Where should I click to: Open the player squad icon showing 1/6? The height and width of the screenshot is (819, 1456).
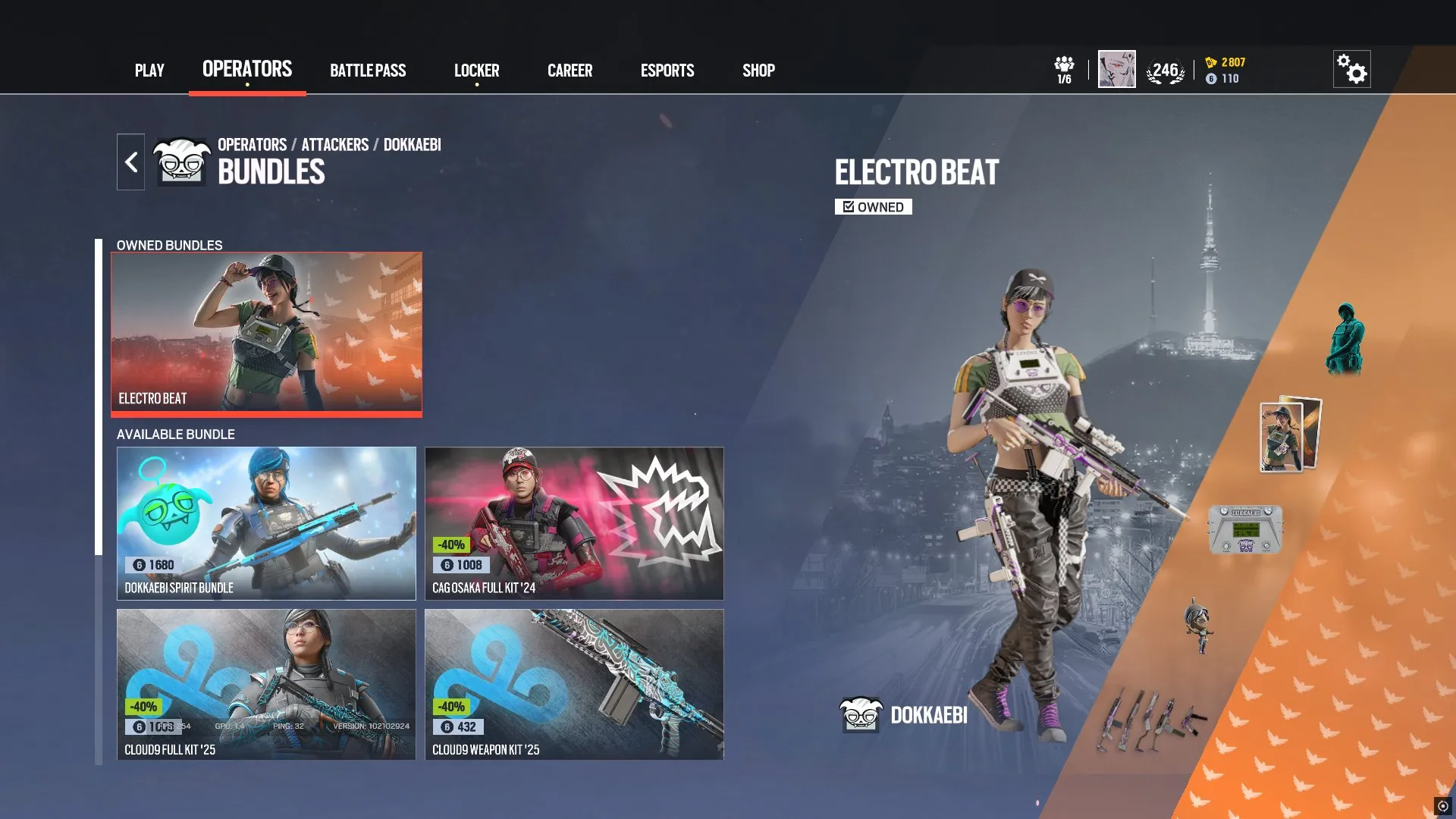1065,68
